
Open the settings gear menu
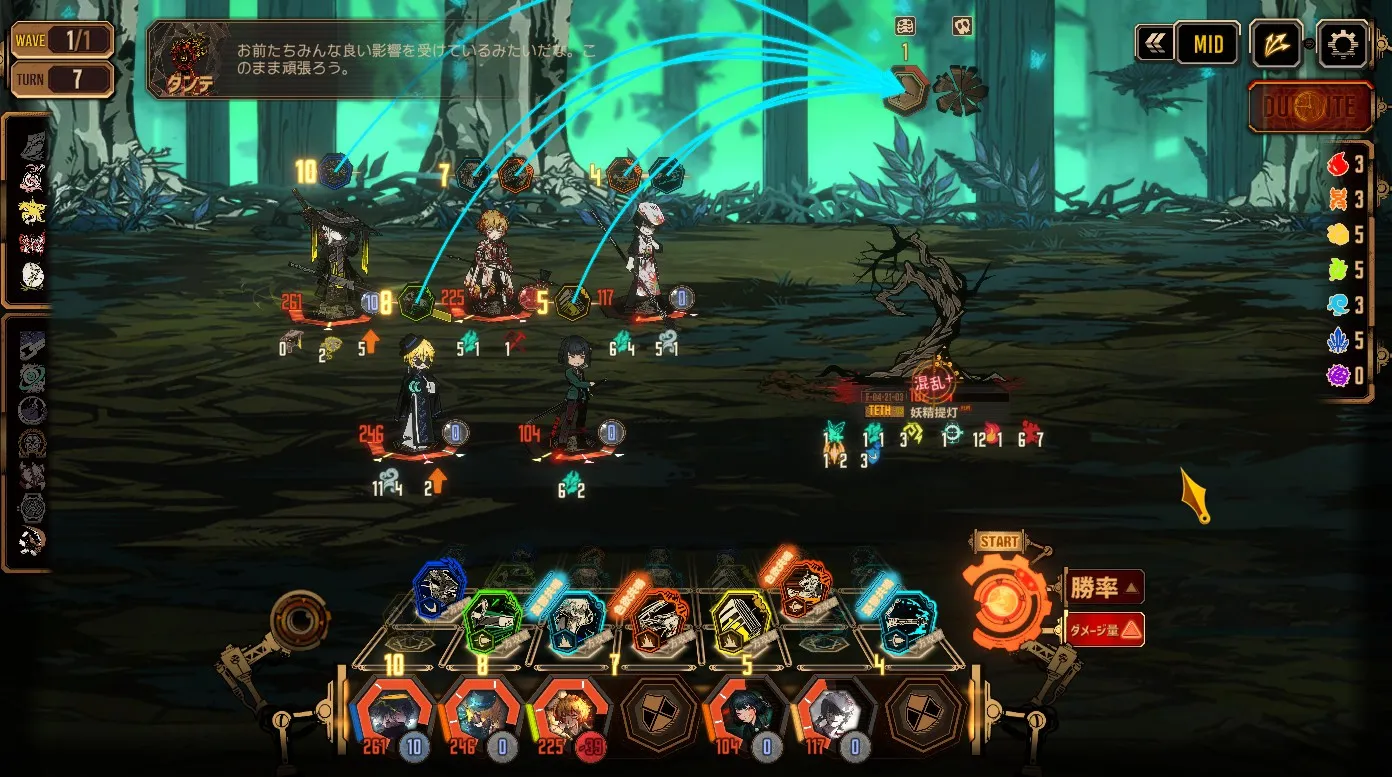[1343, 44]
